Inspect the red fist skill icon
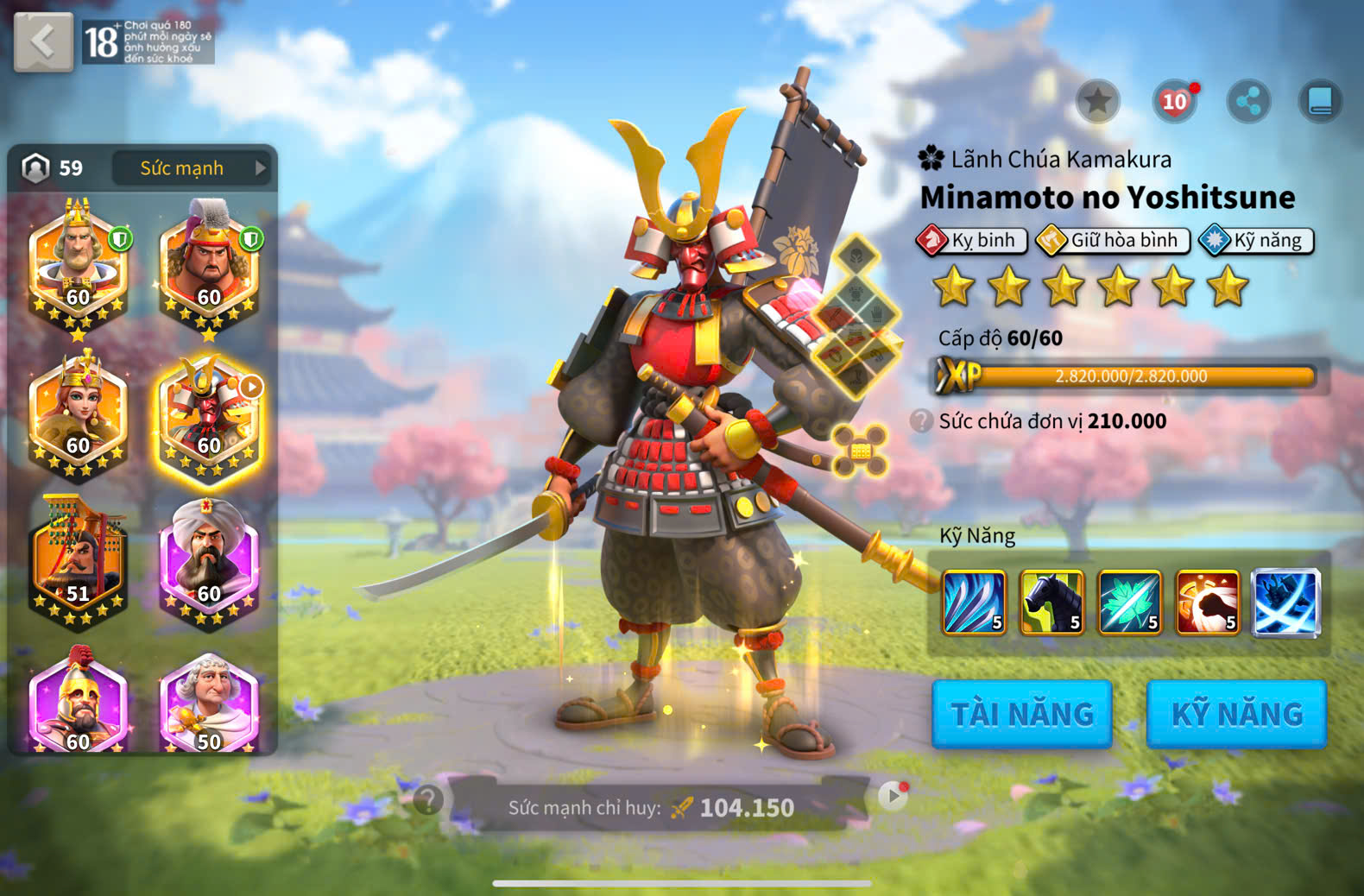This screenshot has width=1364, height=896. tap(1207, 602)
